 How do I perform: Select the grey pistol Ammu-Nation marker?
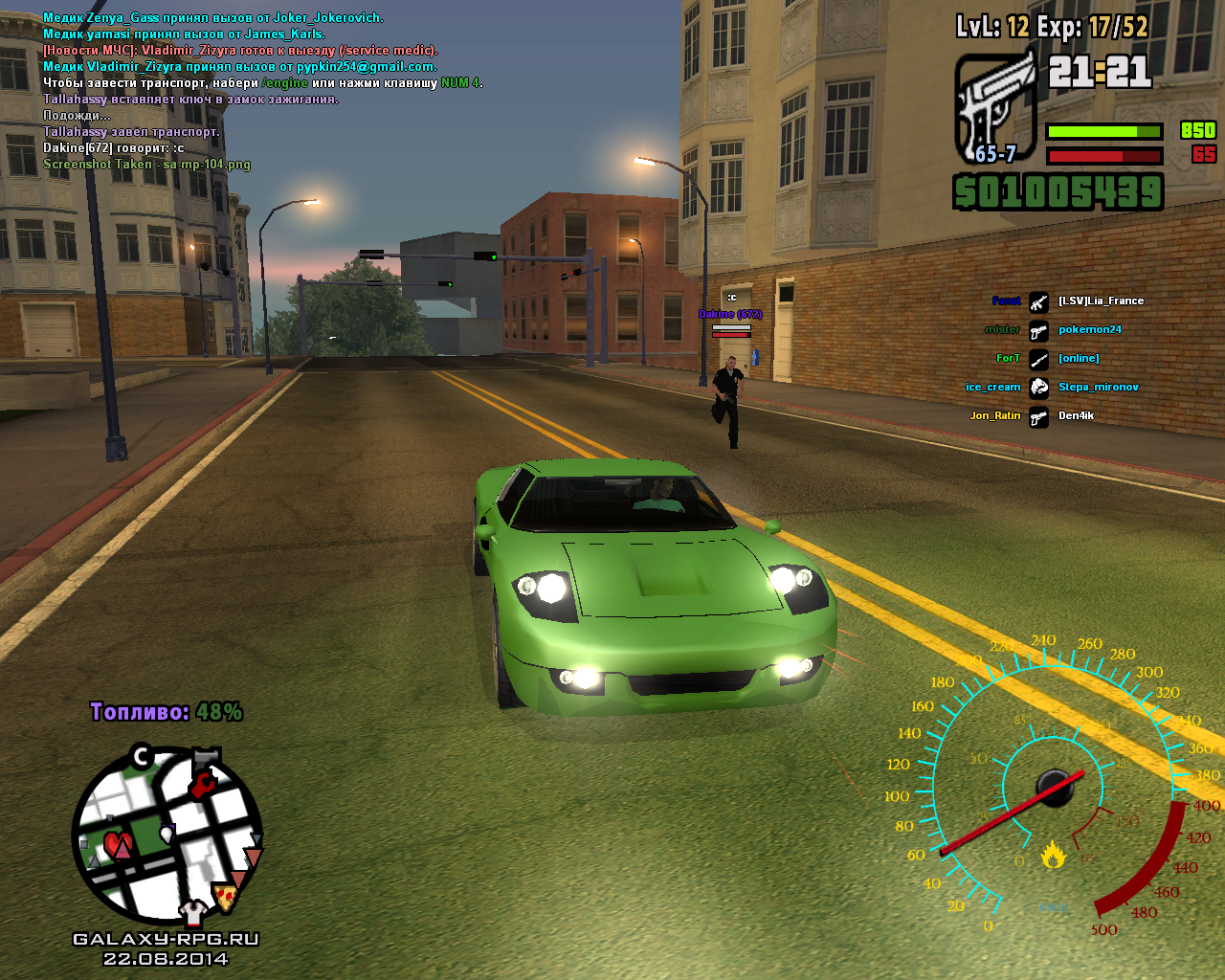point(207,759)
